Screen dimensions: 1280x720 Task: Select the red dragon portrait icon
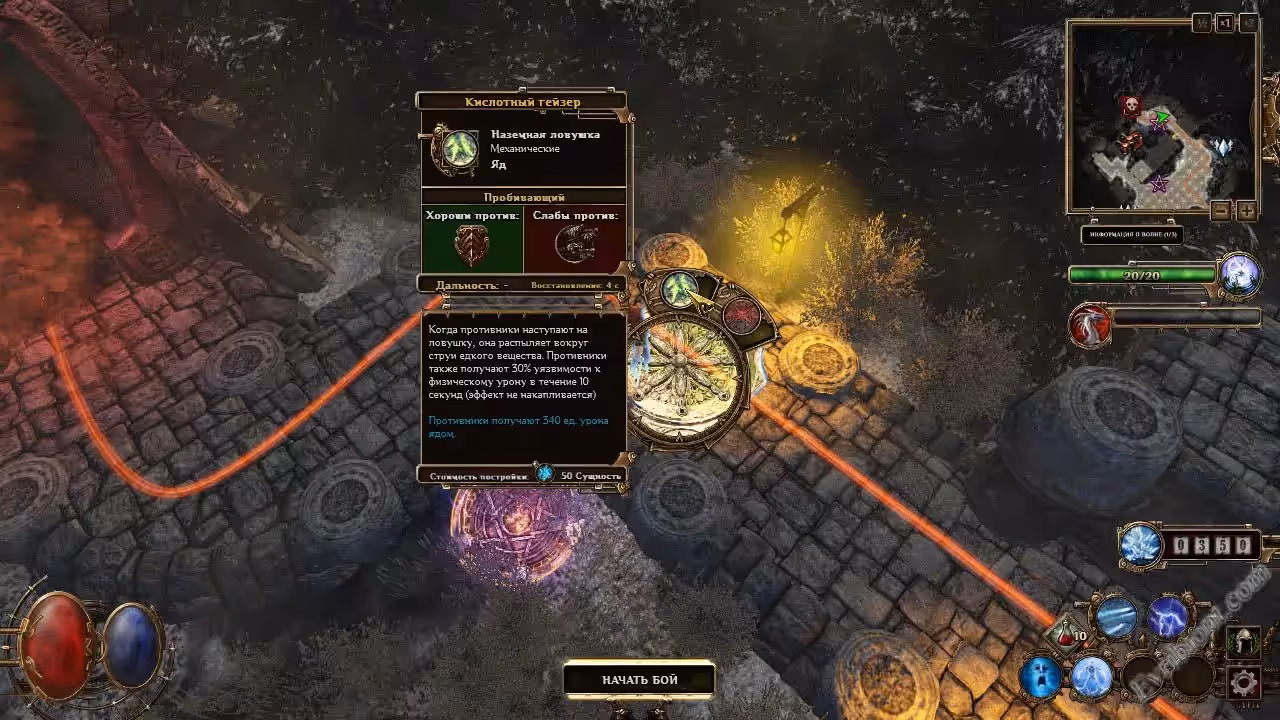click(1089, 325)
